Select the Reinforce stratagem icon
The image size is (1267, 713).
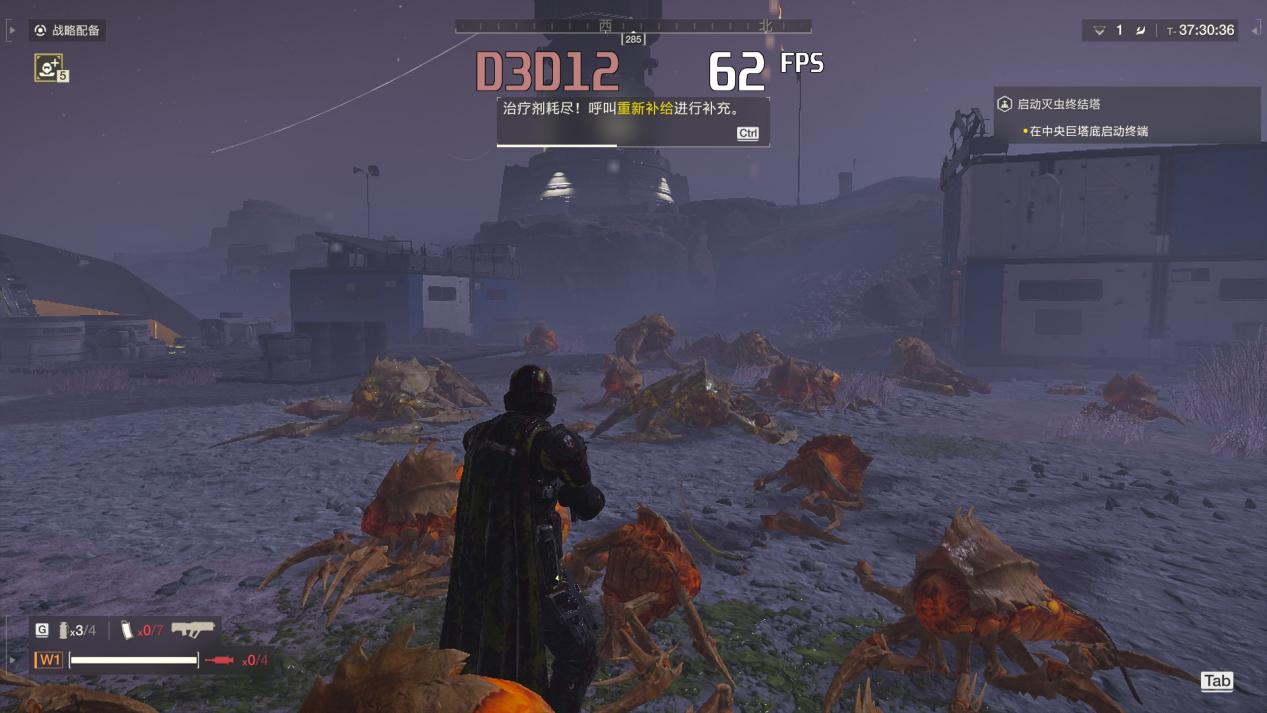click(x=48, y=67)
